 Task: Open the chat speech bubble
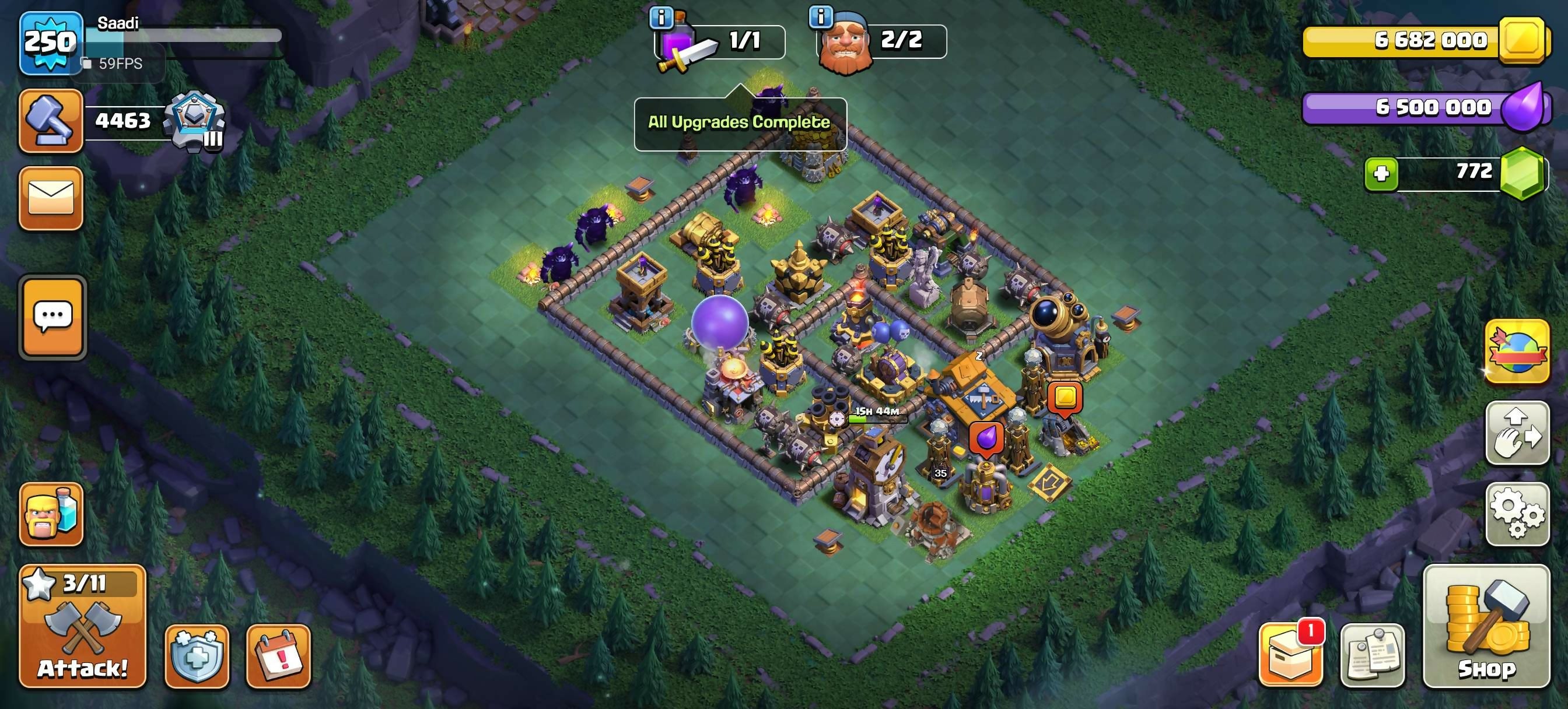click(x=52, y=317)
